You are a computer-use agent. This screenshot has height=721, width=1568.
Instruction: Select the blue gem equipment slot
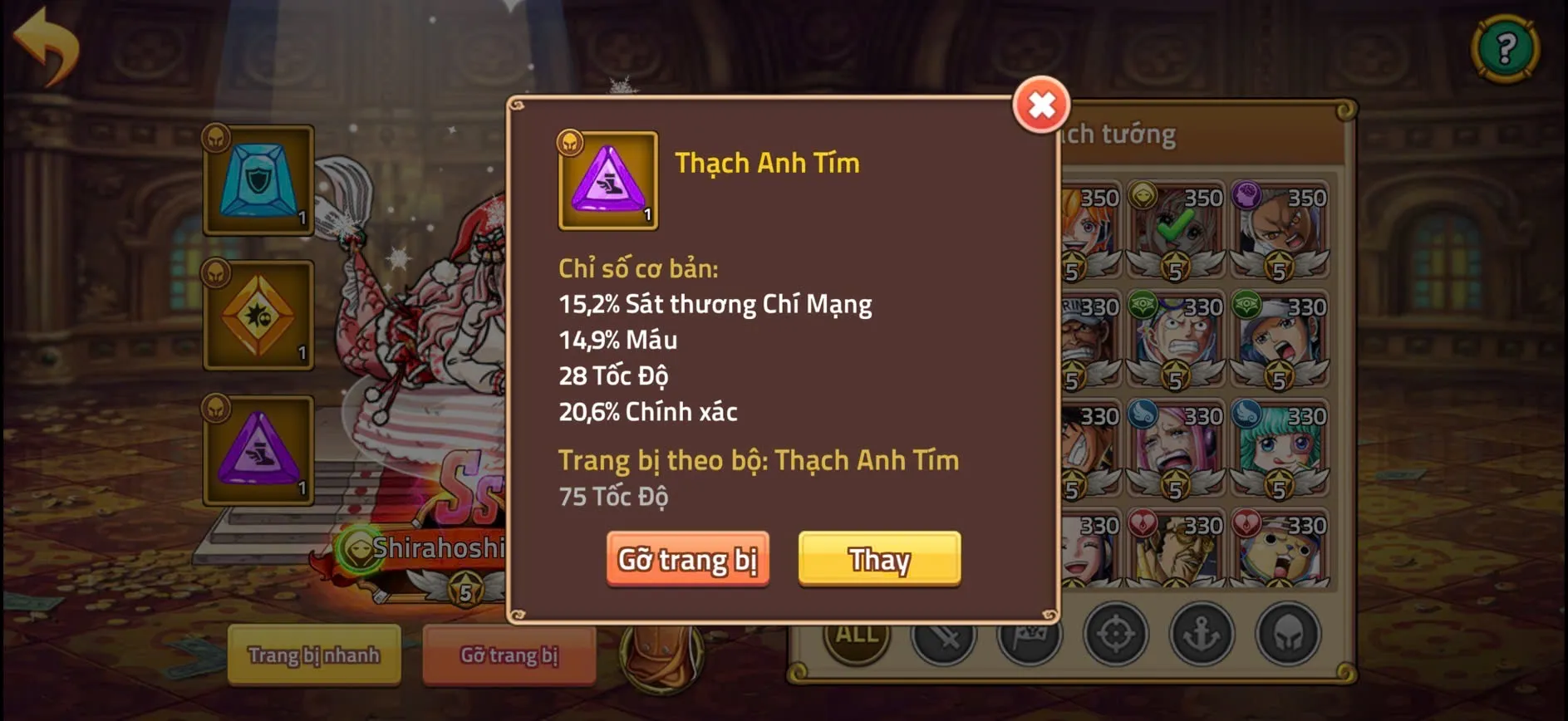pyautogui.click(x=258, y=180)
